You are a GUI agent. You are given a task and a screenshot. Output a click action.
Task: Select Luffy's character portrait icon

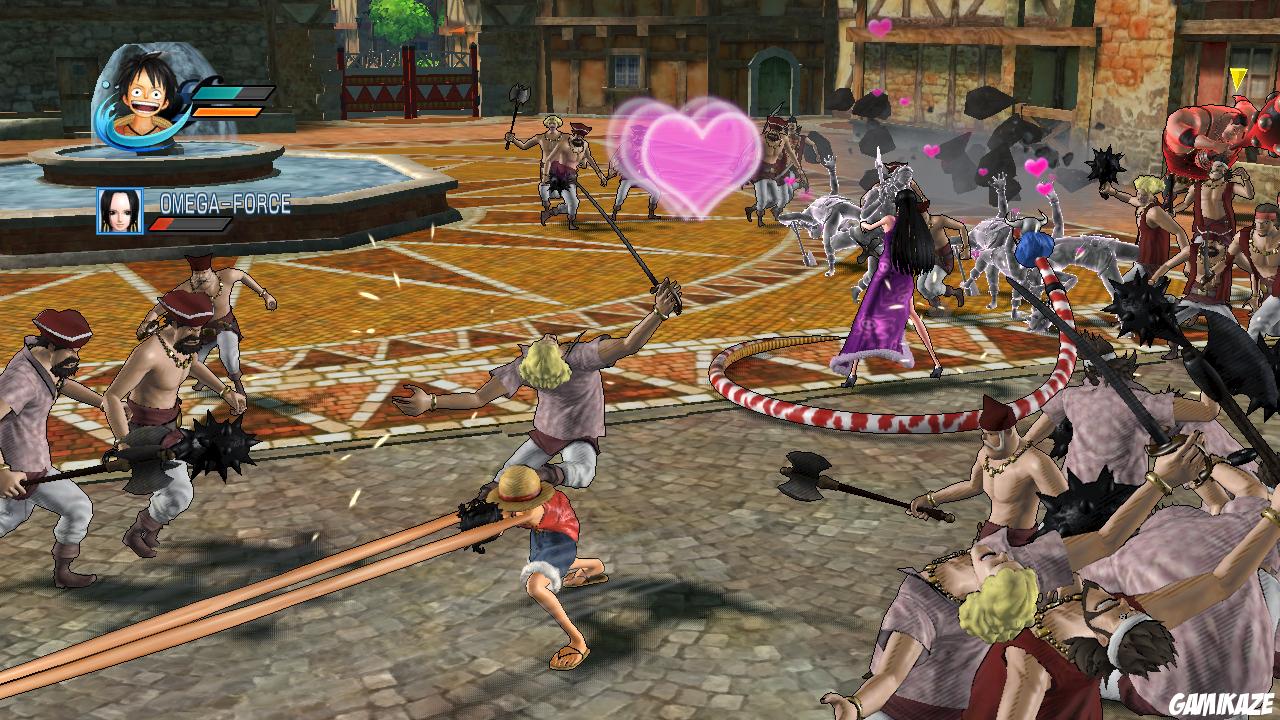pyautogui.click(x=145, y=95)
